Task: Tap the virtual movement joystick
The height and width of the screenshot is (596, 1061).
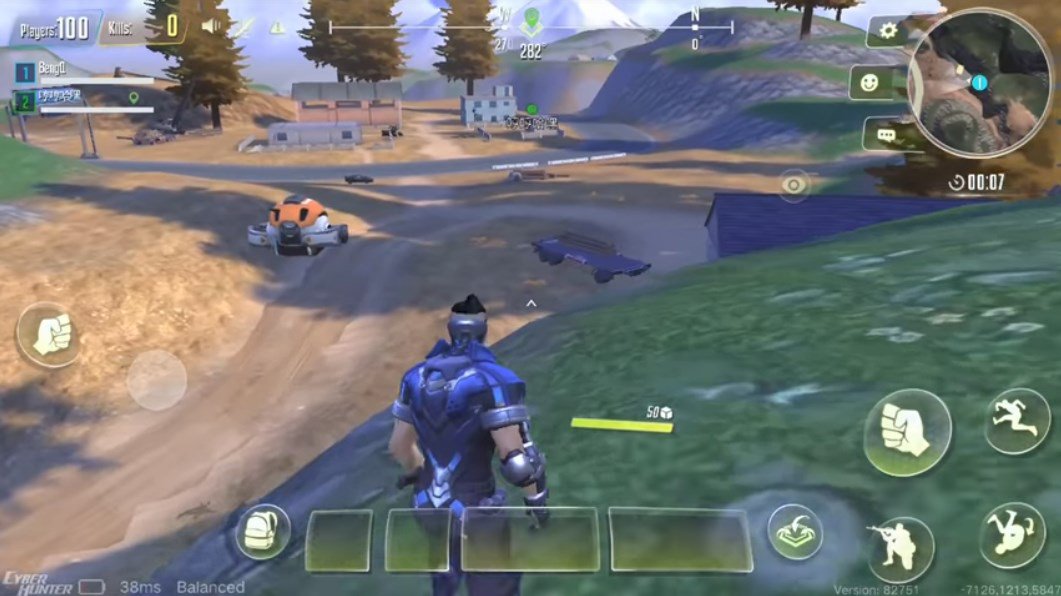Action: (157, 380)
